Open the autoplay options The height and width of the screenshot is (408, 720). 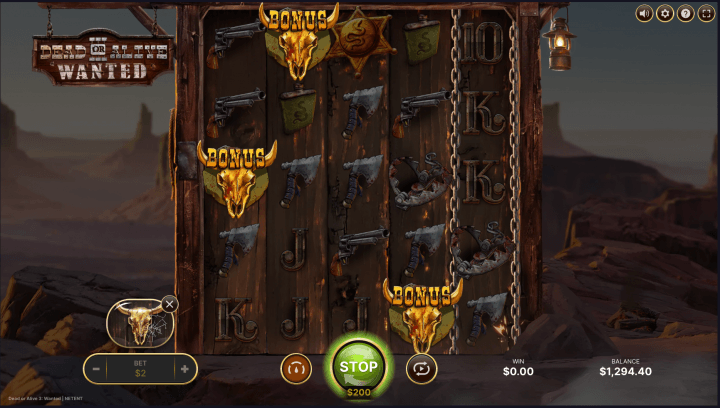421,369
